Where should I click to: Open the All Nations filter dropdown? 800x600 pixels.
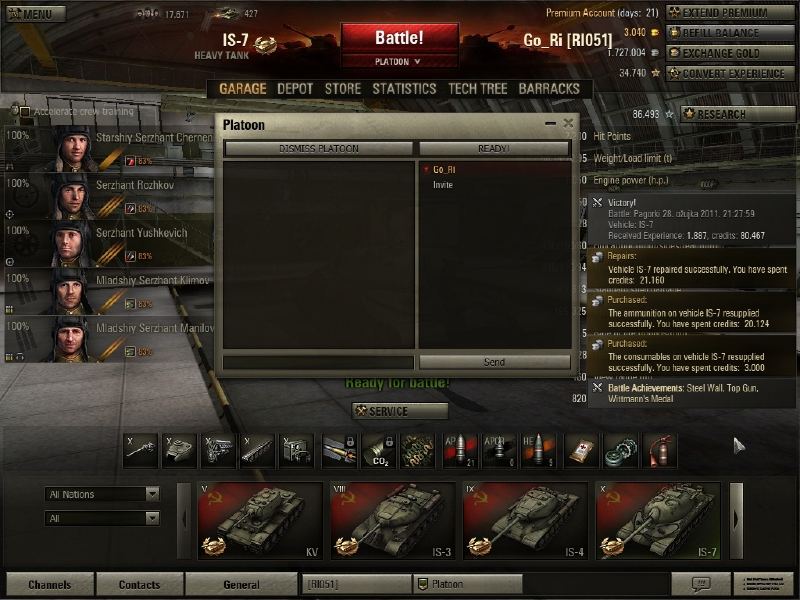click(x=103, y=494)
